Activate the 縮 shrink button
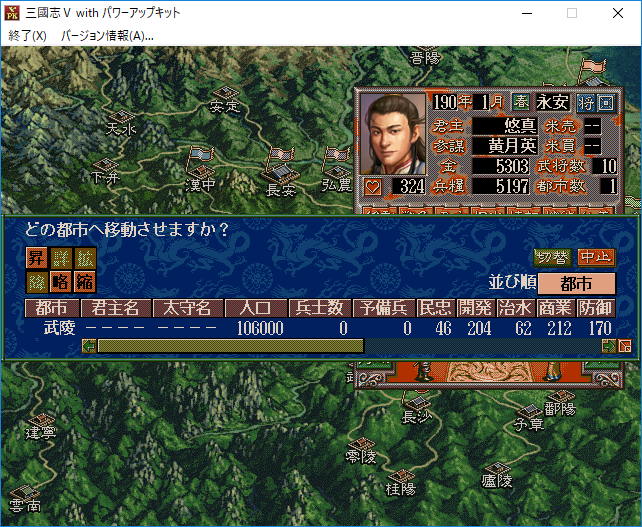642x527 pixels. (84, 281)
